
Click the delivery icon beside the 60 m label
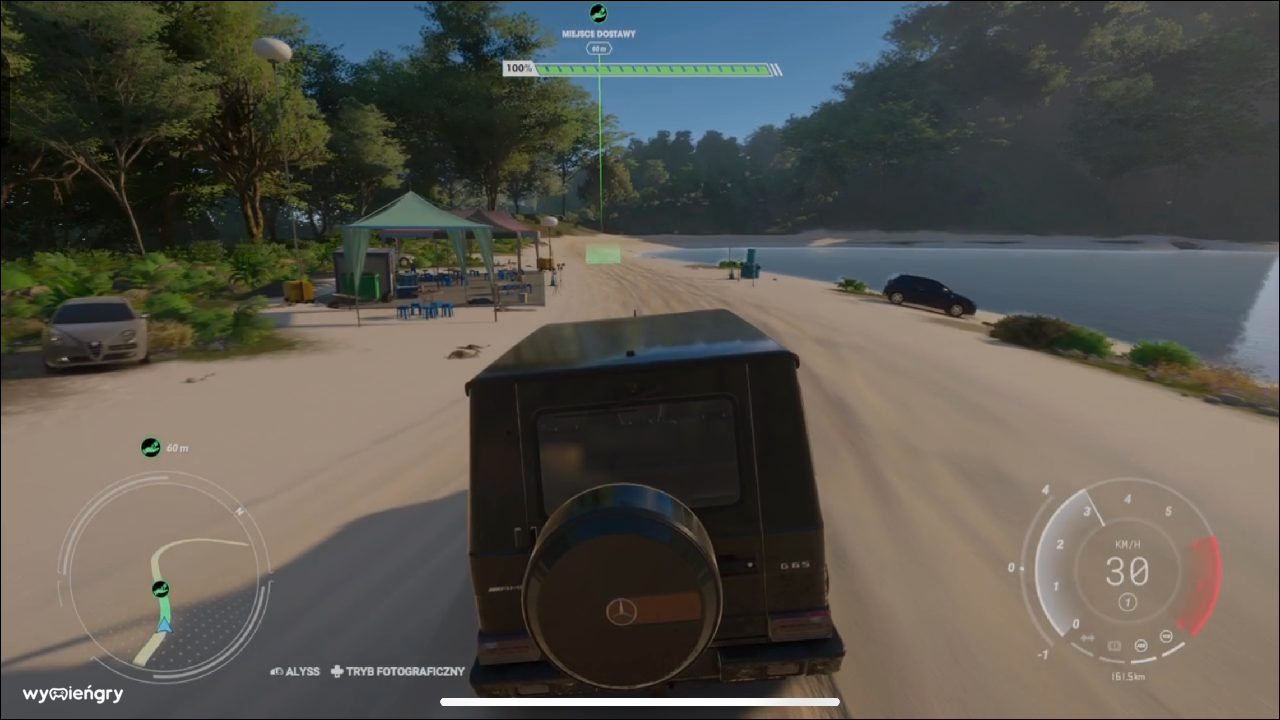151,447
